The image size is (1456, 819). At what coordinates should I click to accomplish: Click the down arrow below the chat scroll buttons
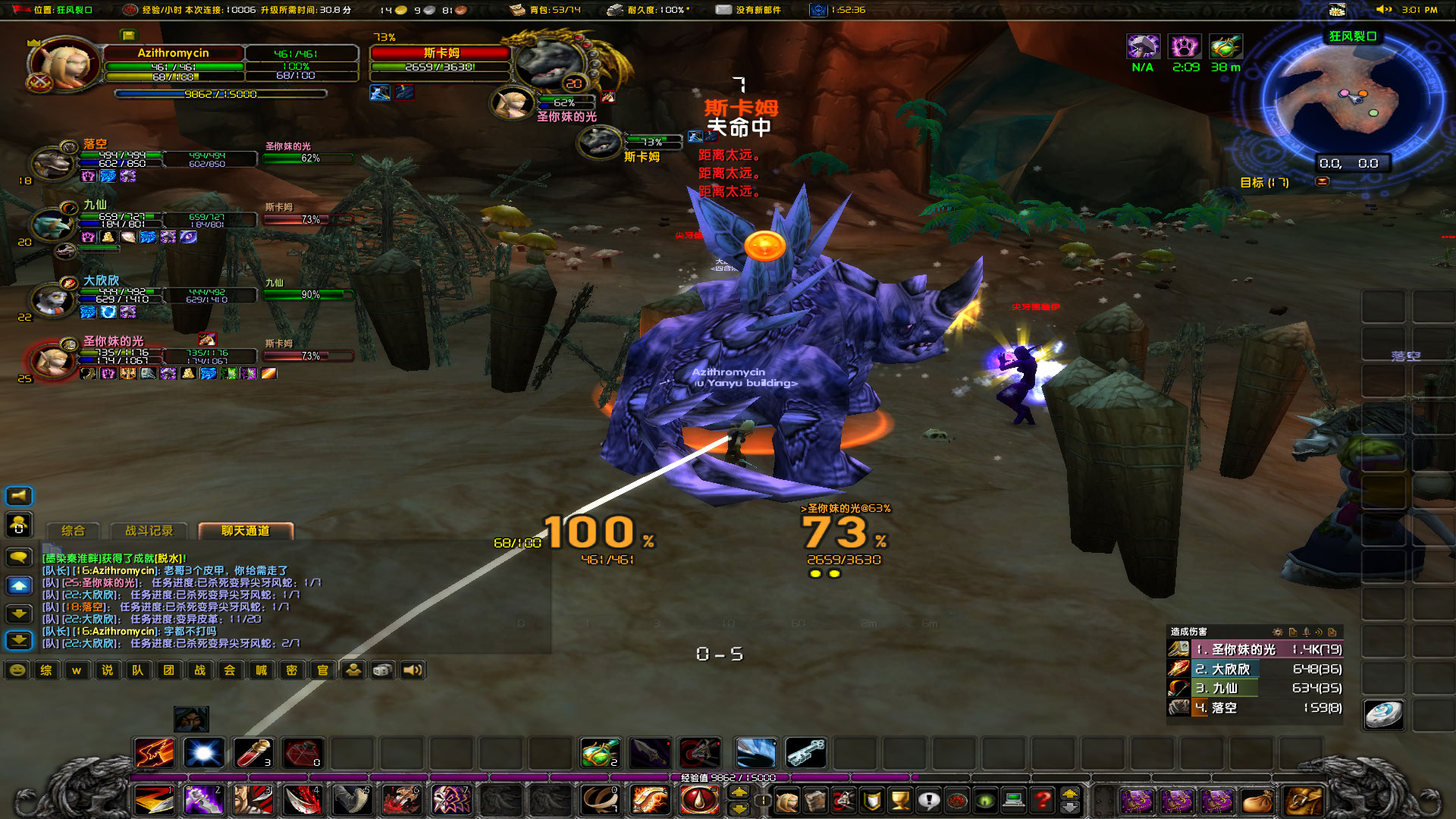click(19, 639)
